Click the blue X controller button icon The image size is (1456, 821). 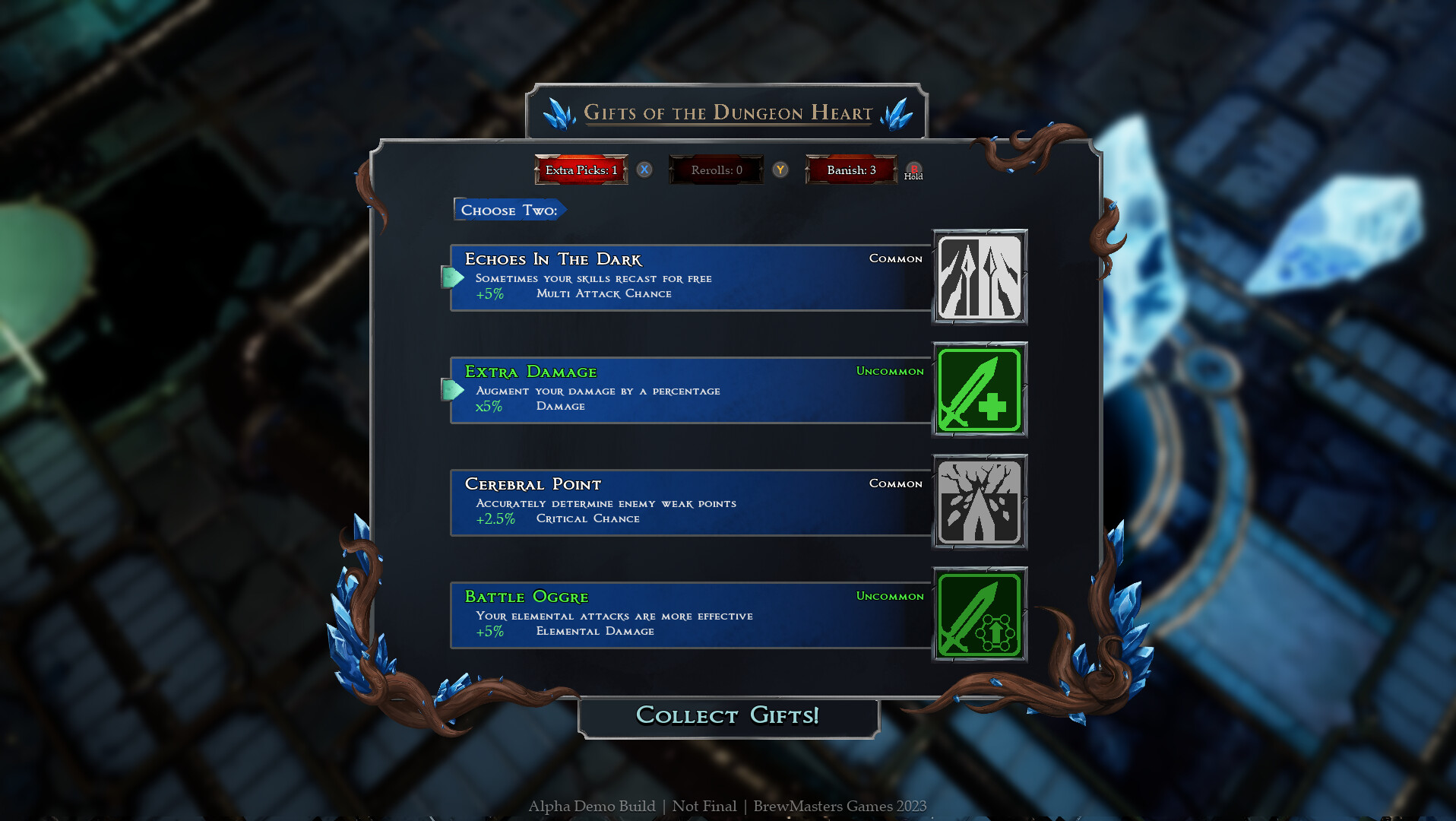(x=644, y=170)
